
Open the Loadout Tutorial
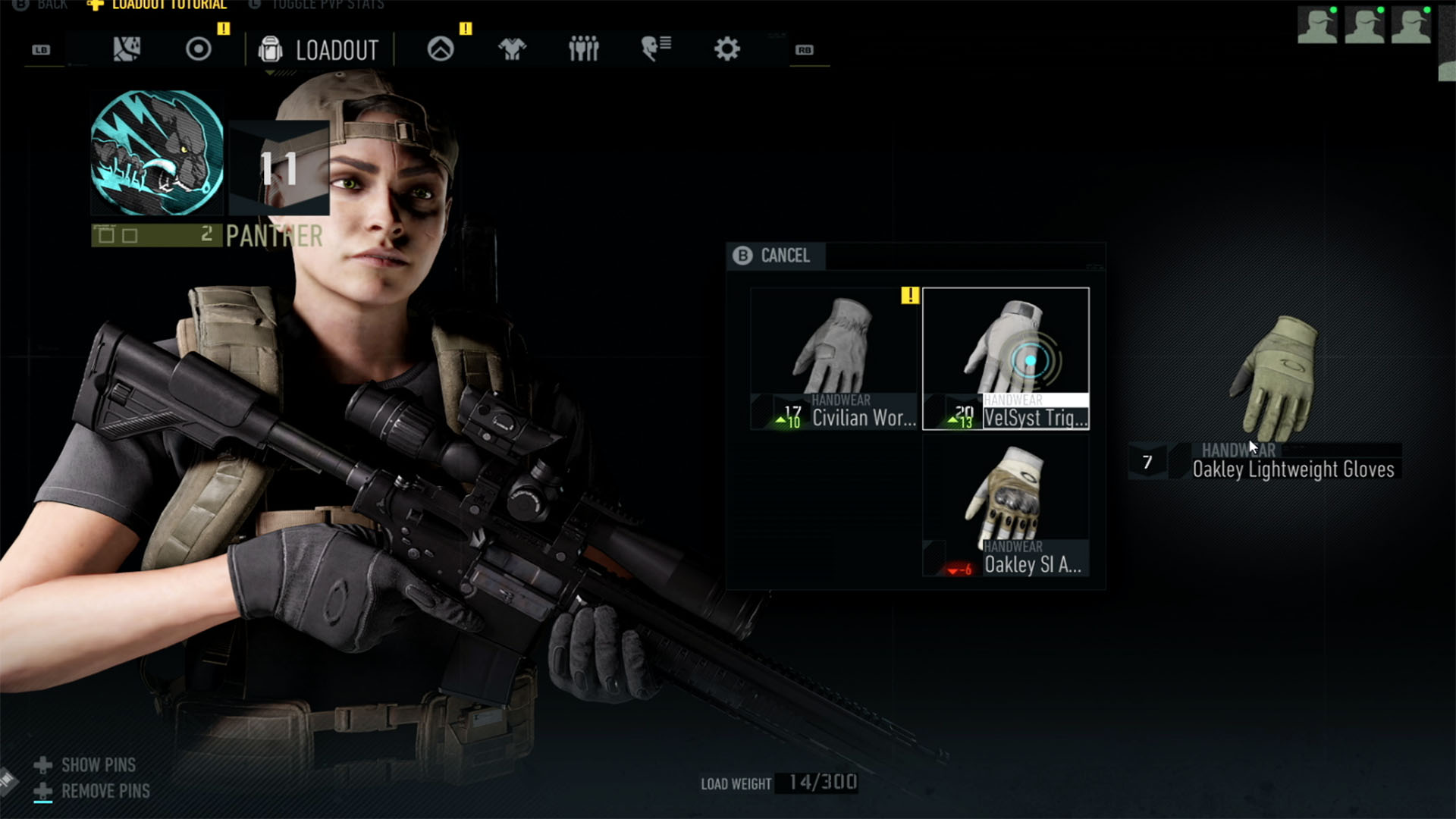pos(168,5)
